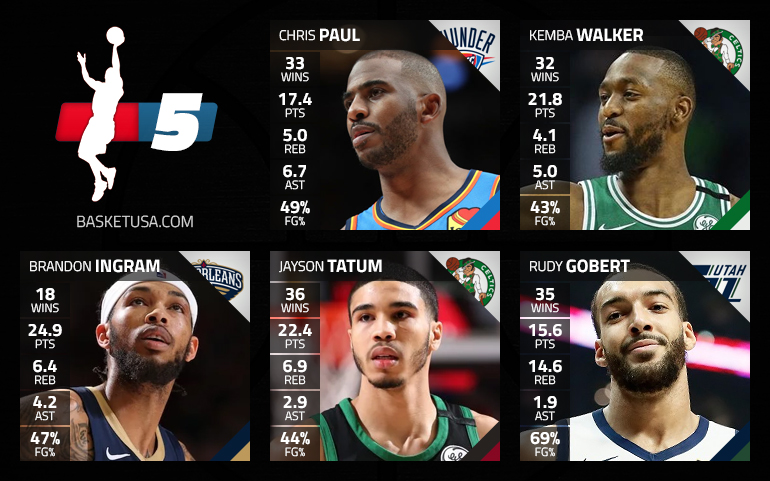
Task: Select the Rudy Gobert player card
Action: click(635, 356)
